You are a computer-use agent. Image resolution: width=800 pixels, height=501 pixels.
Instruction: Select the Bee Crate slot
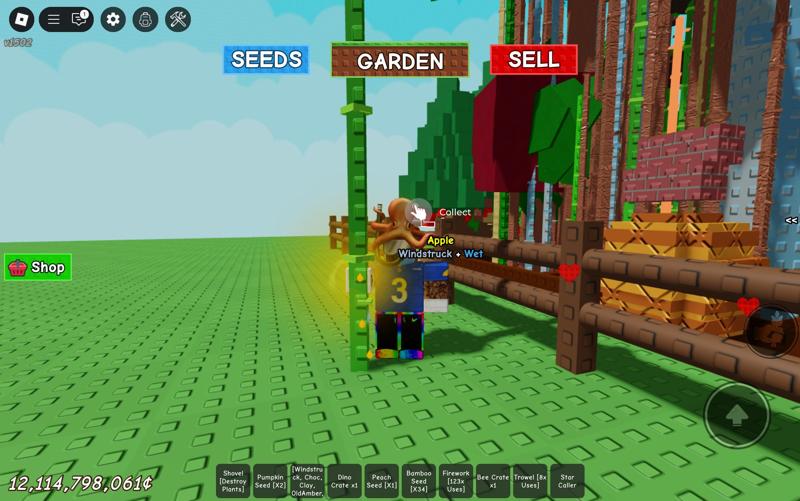[x=493, y=481]
